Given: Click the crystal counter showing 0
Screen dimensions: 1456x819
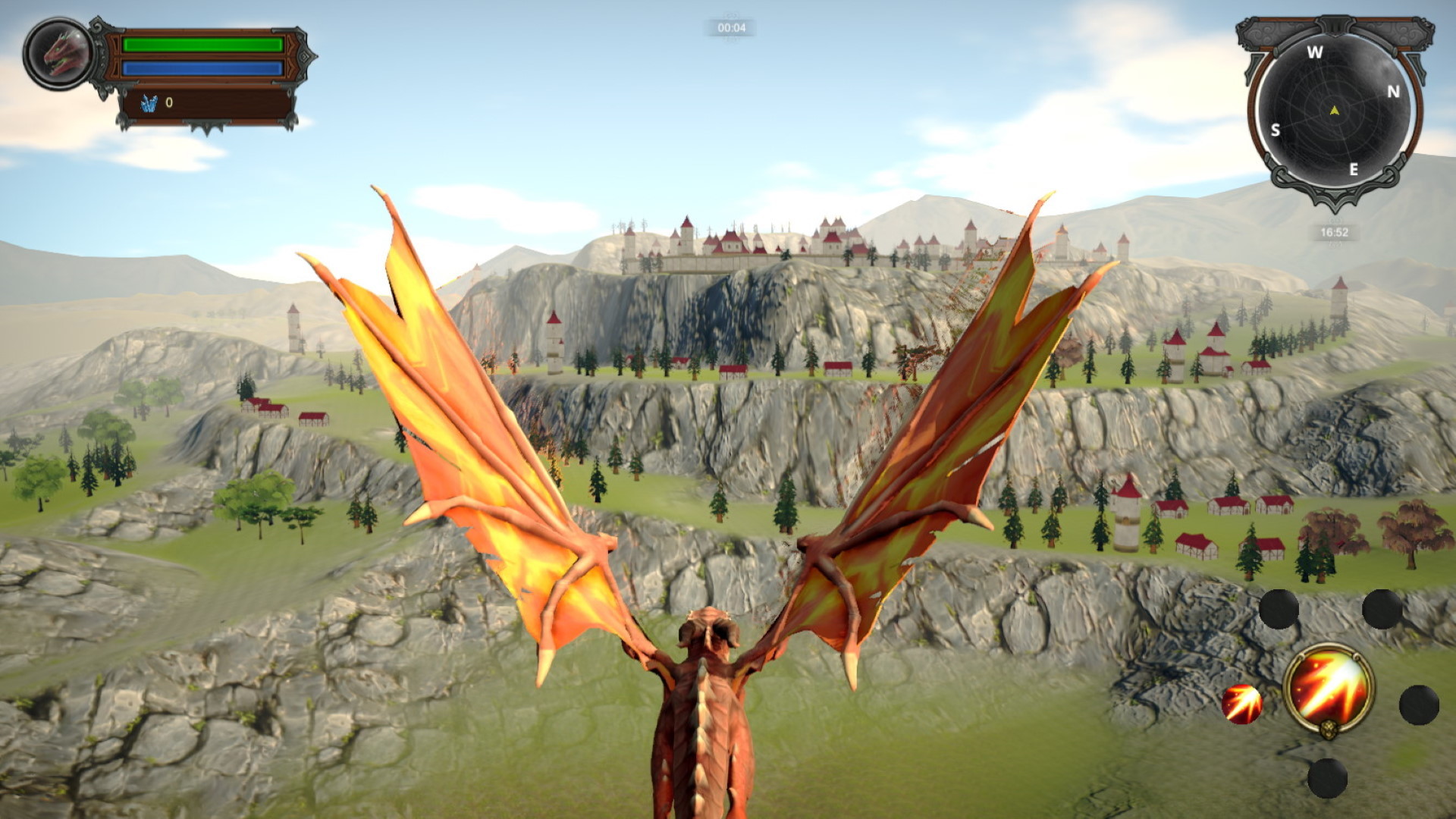Looking at the screenshot, I should [x=168, y=104].
